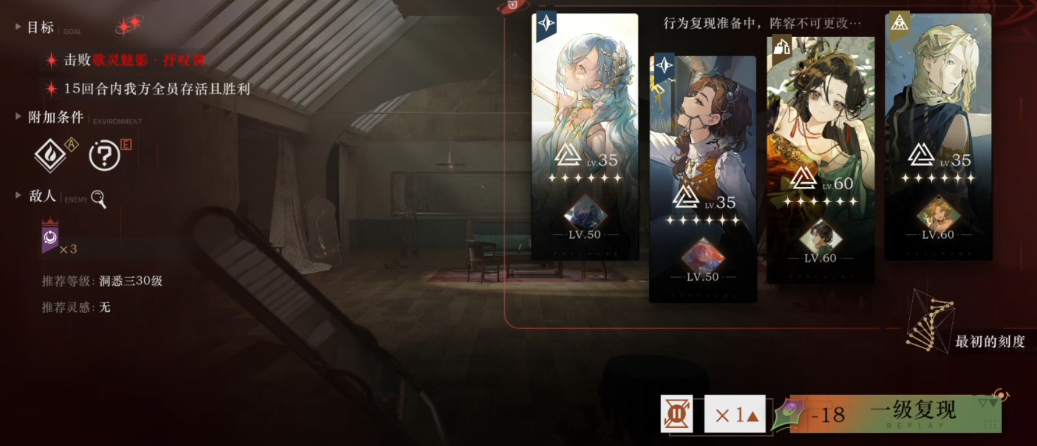Inspect enemies with the magnifier icon
1037x446 pixels.
click(x=99, y=198)
